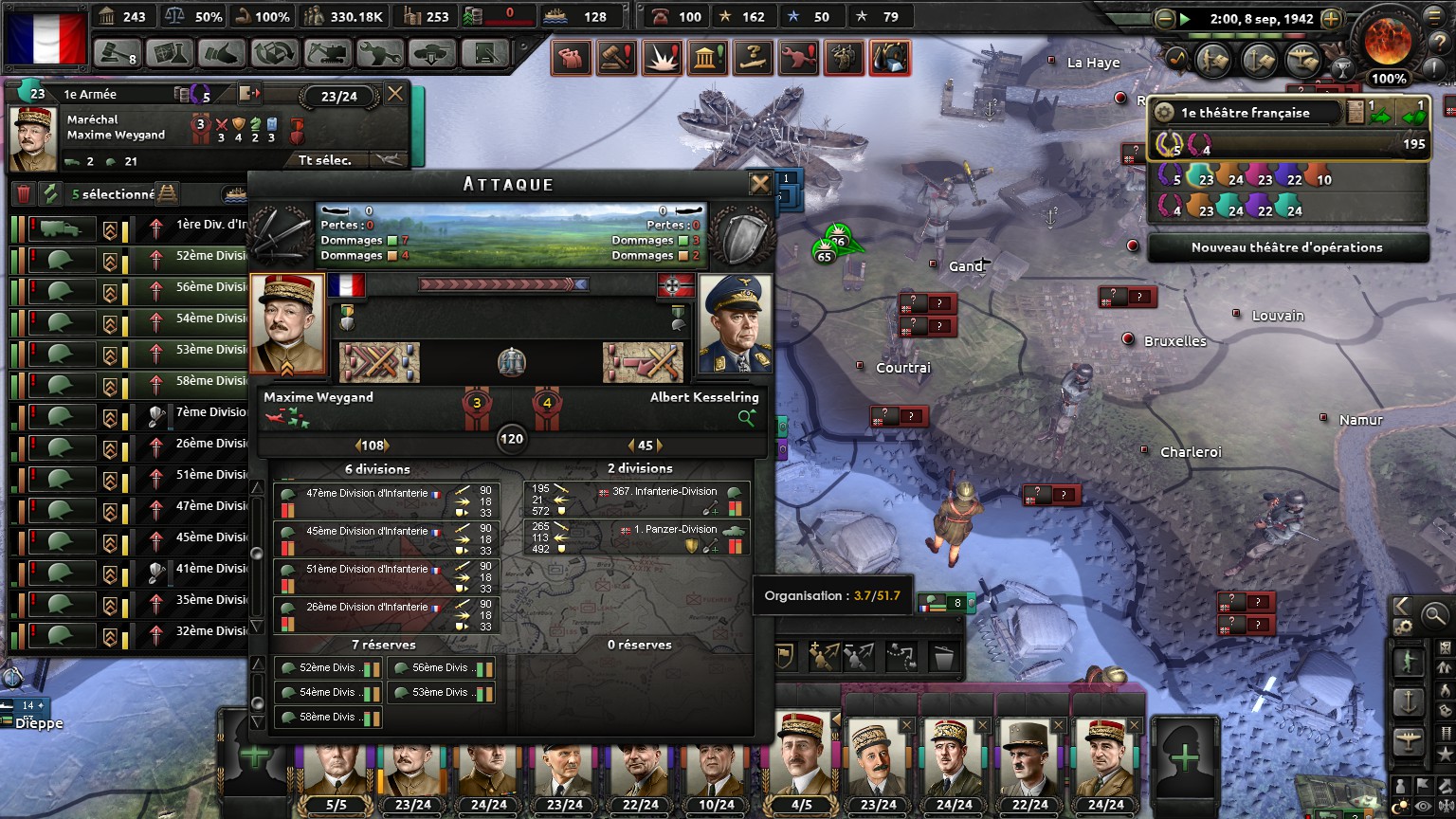Increase game speed with the plus button
1456x819 pixels.
1331,18
